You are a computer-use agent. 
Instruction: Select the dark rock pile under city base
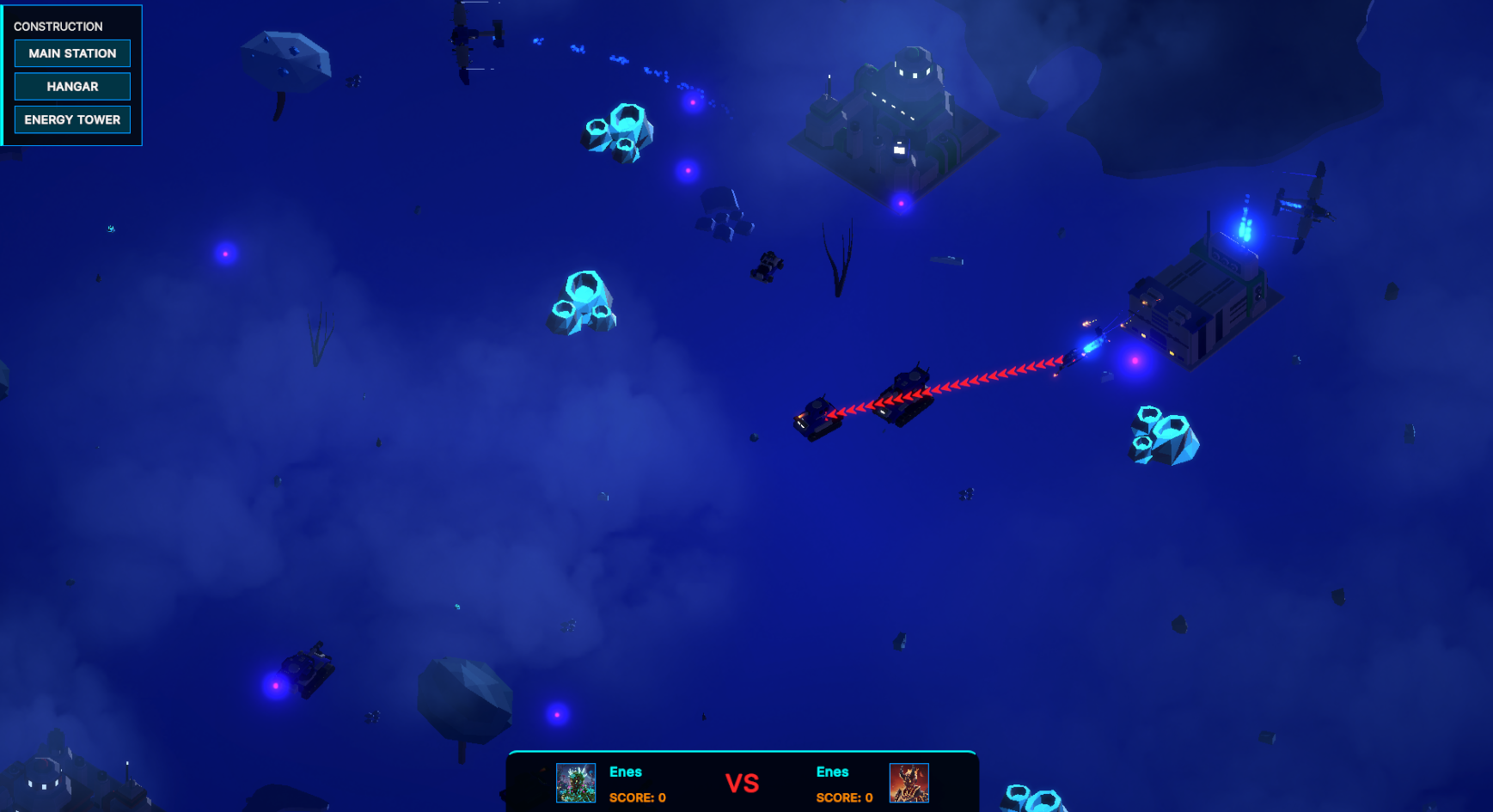pyautogui.click(x=724, y=213)
